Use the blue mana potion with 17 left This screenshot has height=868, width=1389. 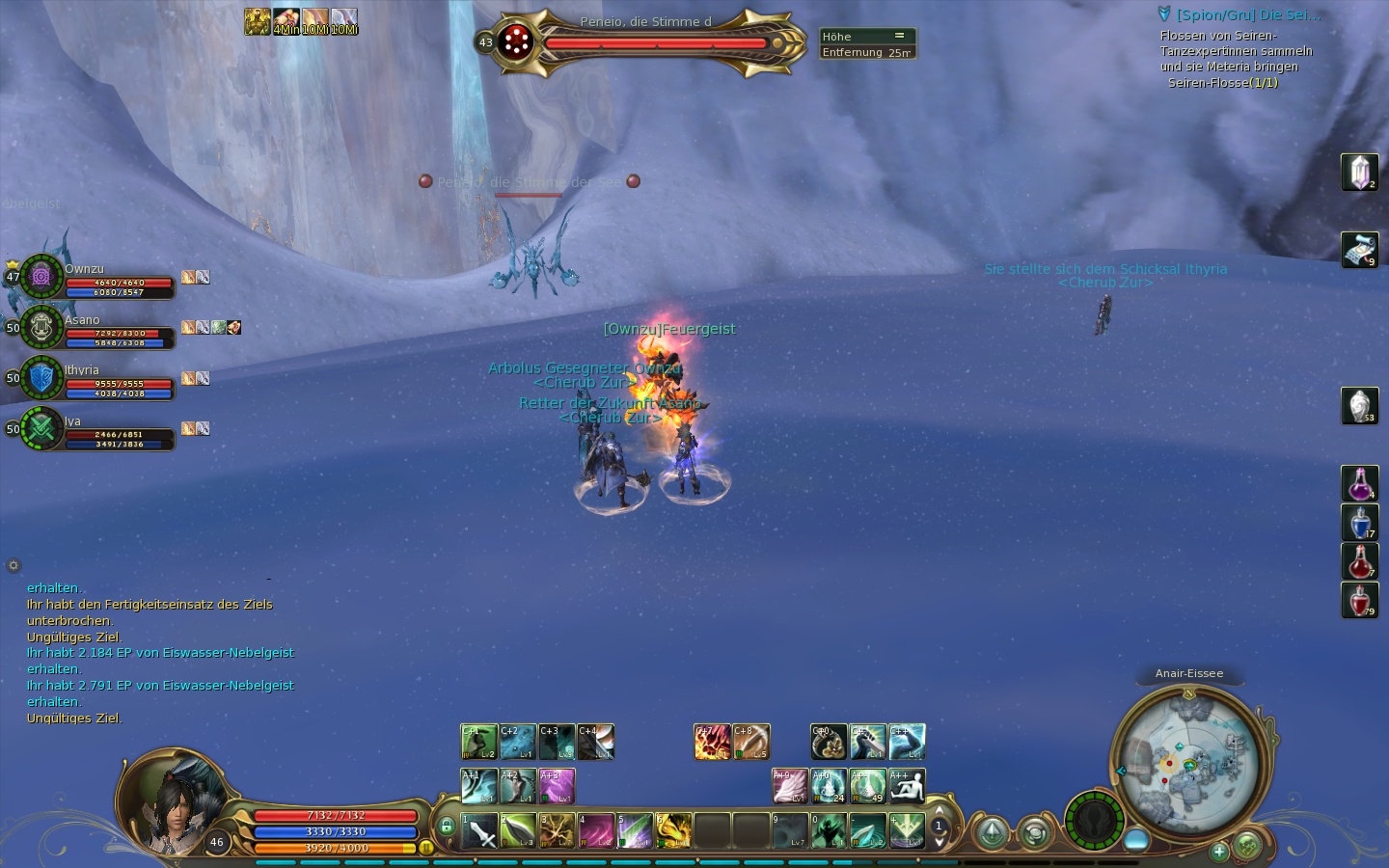(1360, 523)
